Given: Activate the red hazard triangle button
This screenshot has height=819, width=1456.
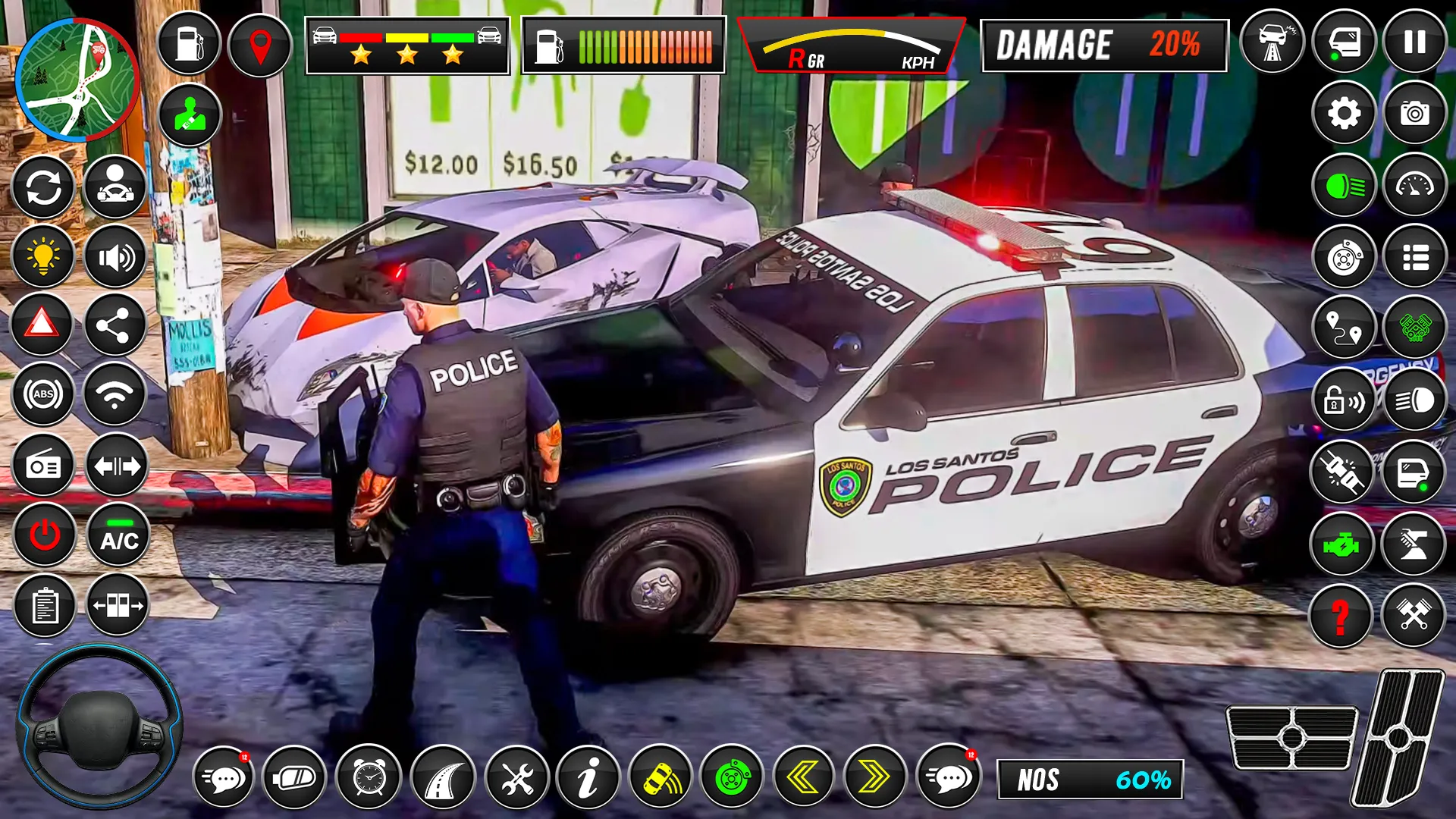Looking at the screenshot, I should coord(42,325).
